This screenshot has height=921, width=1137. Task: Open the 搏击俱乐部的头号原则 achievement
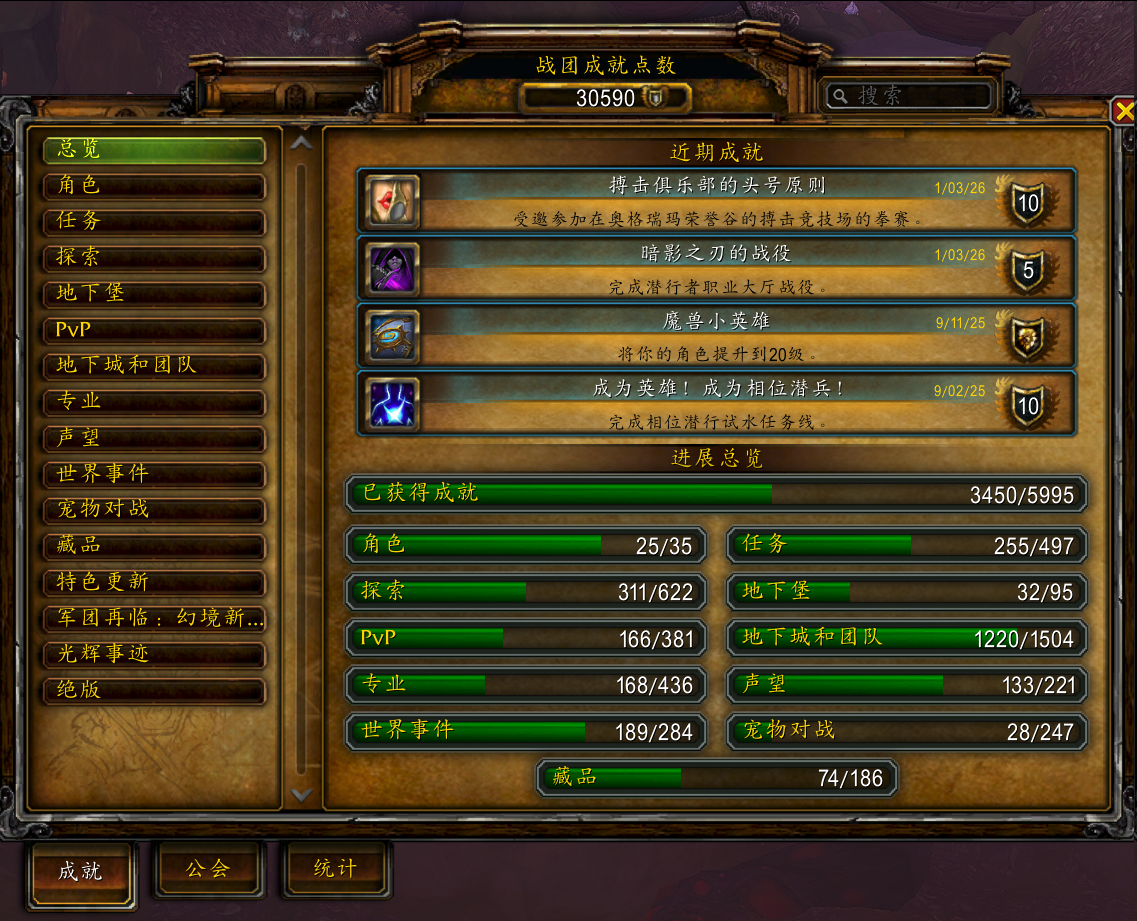coord(716,201)
